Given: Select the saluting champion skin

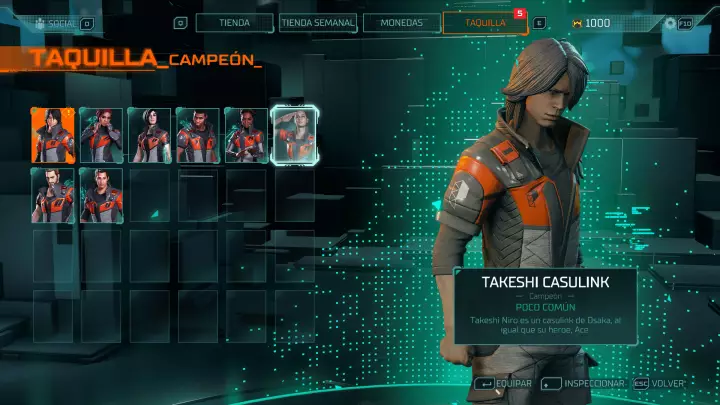Looking at the screenshot, I should point(295,135).
